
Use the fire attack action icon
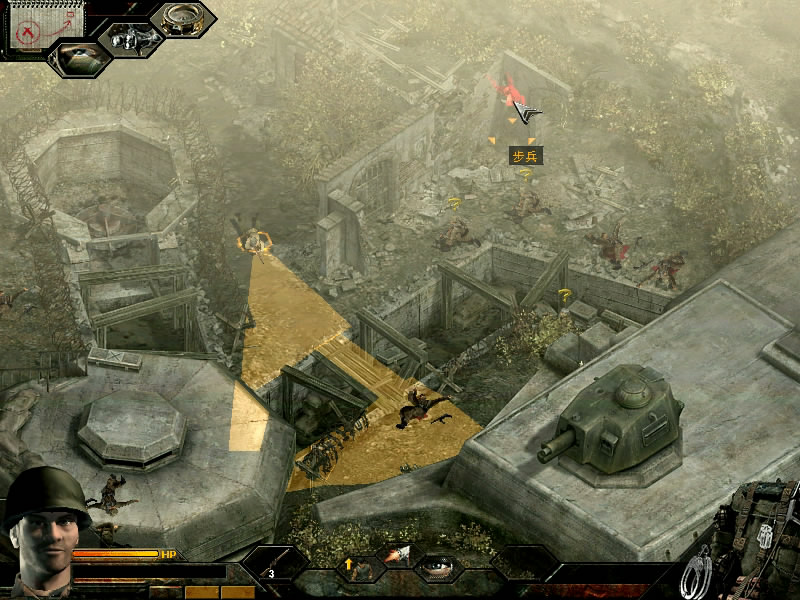[x=397, y=556]
